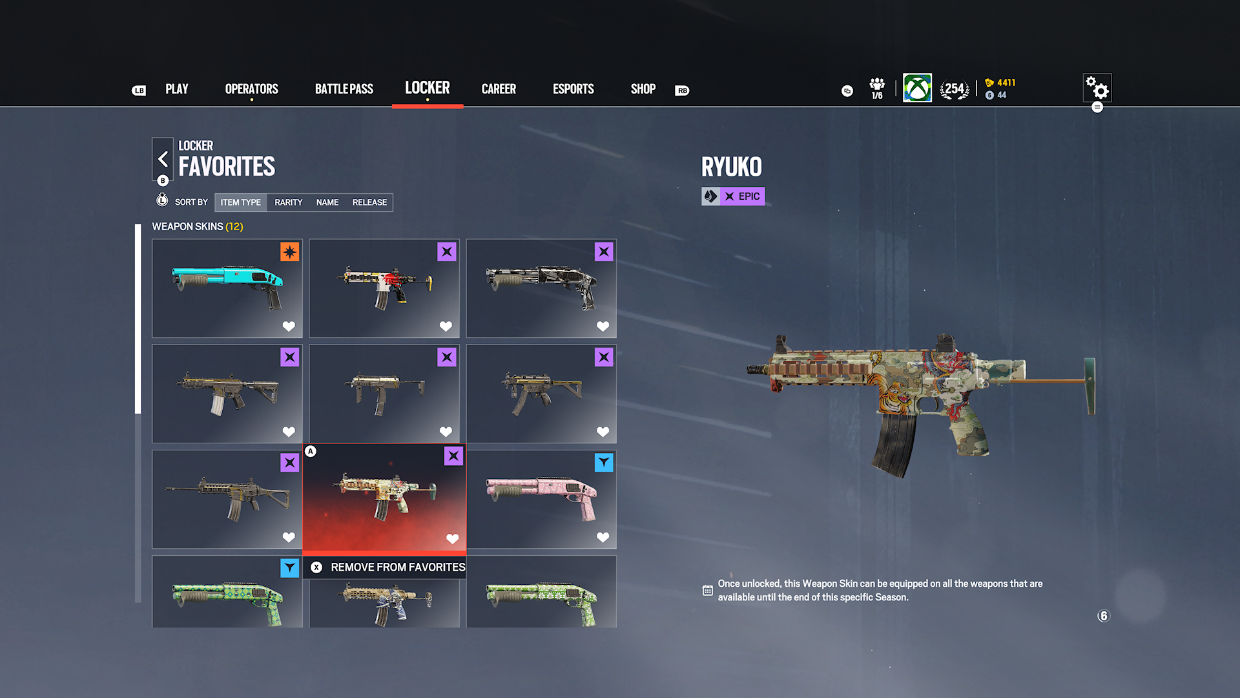Sort favorites by Release
Image resolution: width=1240 pixels, height=698 pixels.
coord(369,202)
